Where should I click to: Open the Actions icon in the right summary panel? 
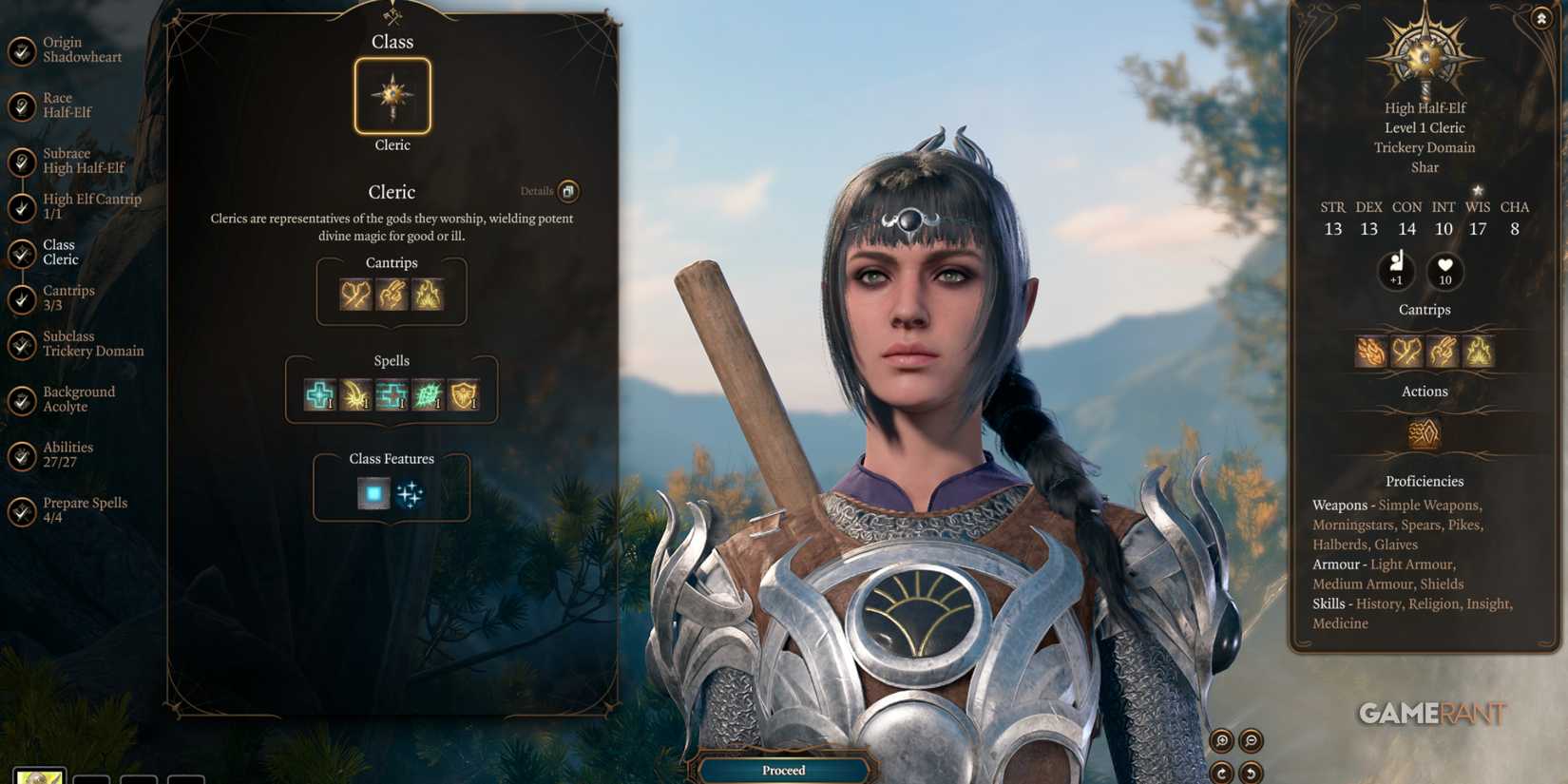click(x=1423, y=432)
